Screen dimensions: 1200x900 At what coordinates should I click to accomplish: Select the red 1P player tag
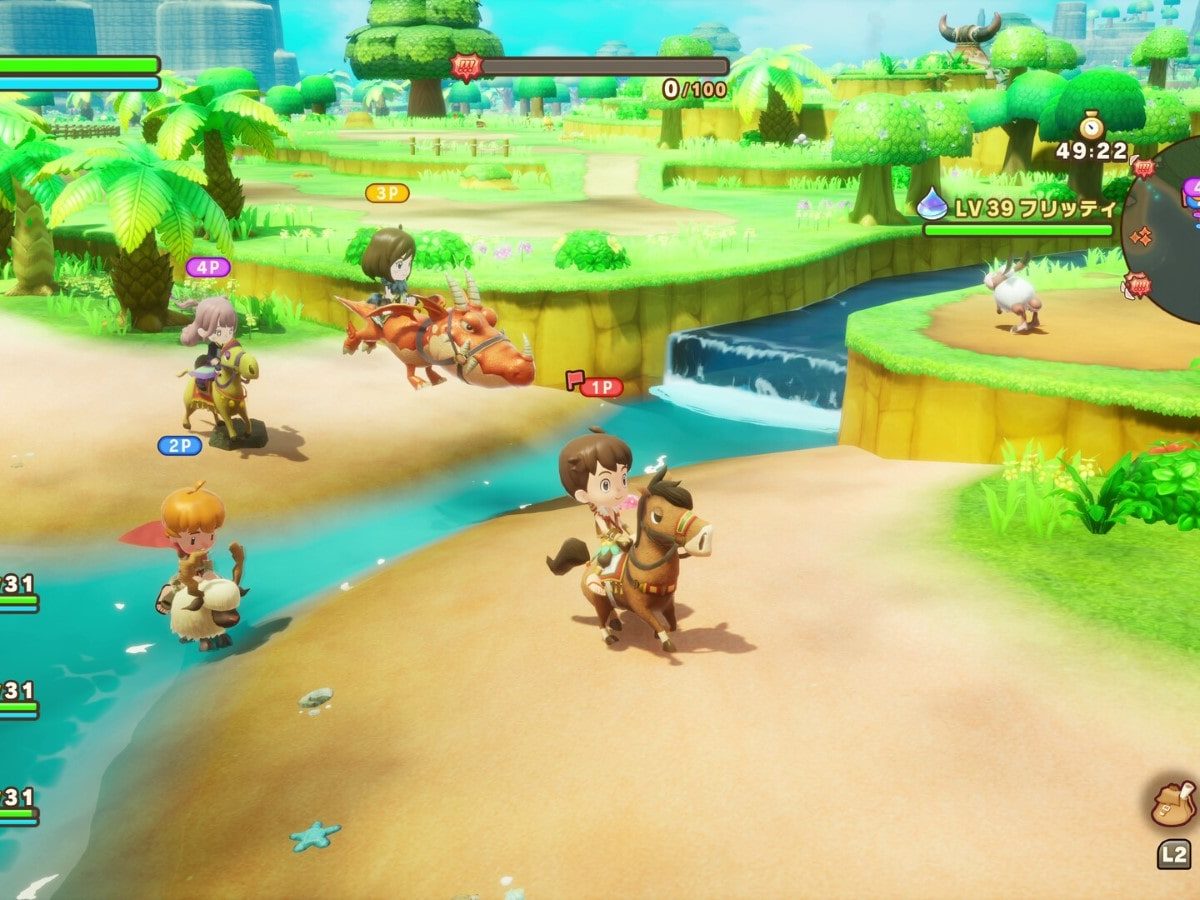tap(600, 387)
